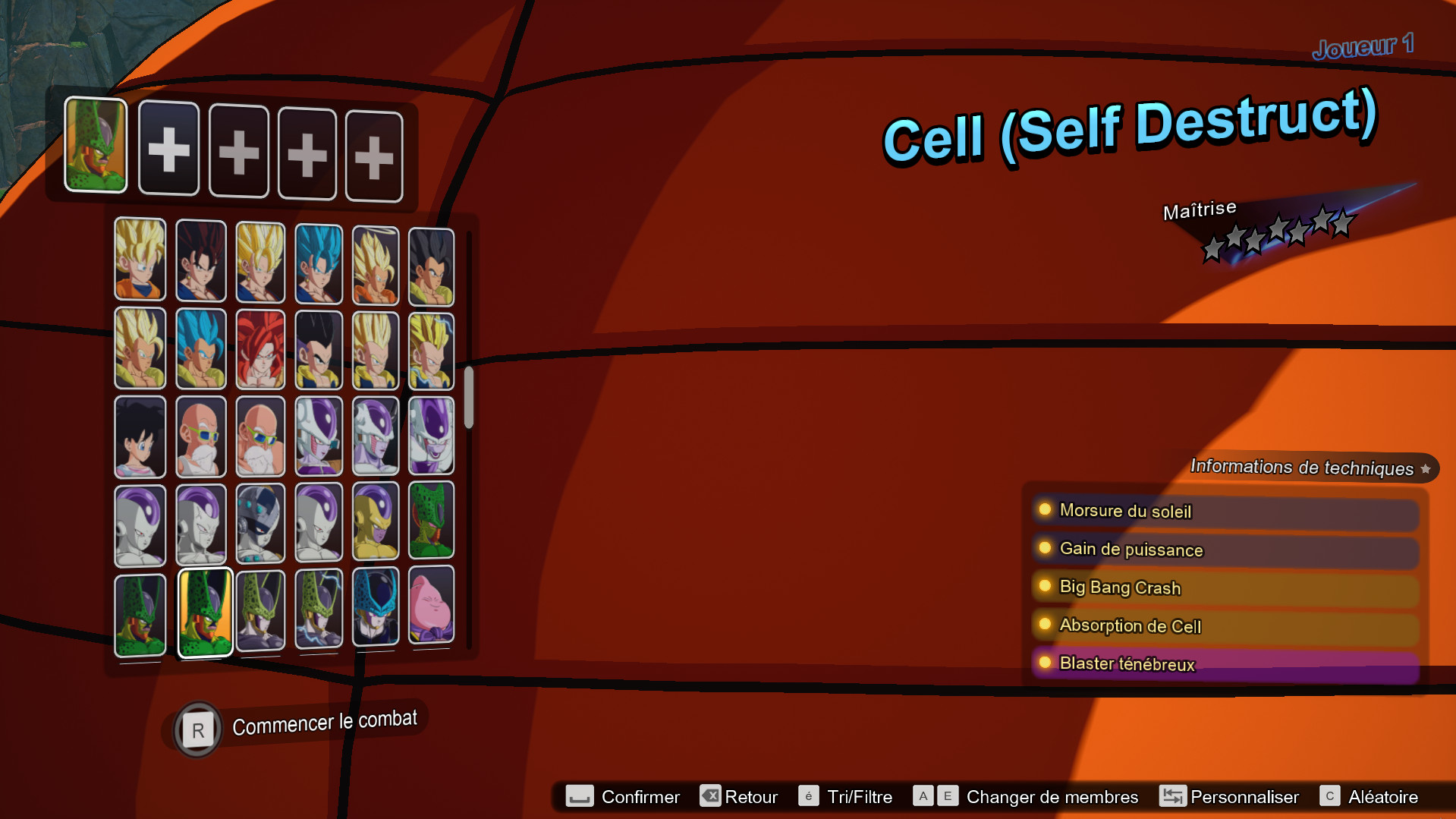
Task: Select Master Roshi's portrait
Action: pyautogui.click(x=201, y=436)
